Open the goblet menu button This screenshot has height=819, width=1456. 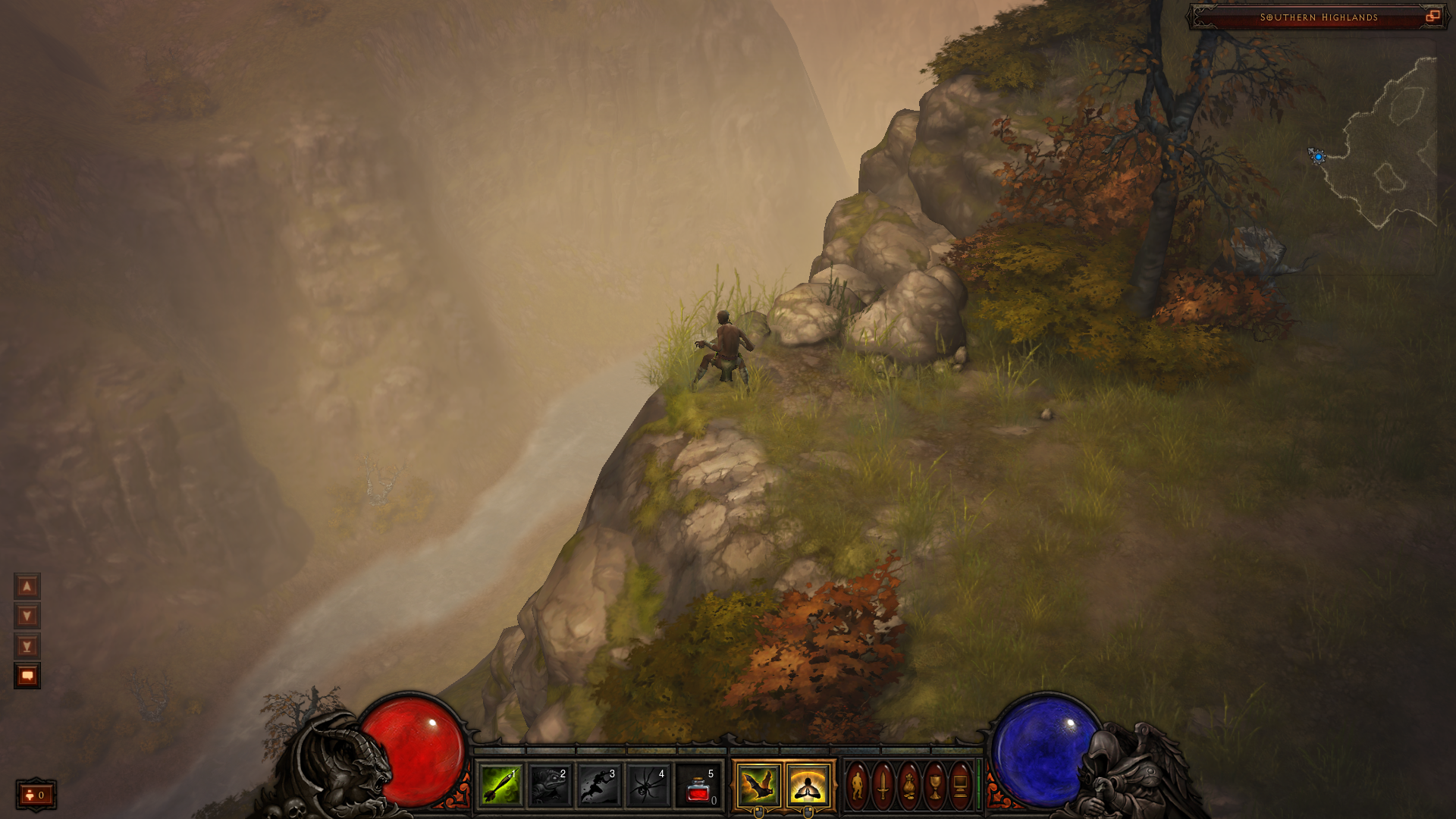pyautogui.click(x=935, y=786)
